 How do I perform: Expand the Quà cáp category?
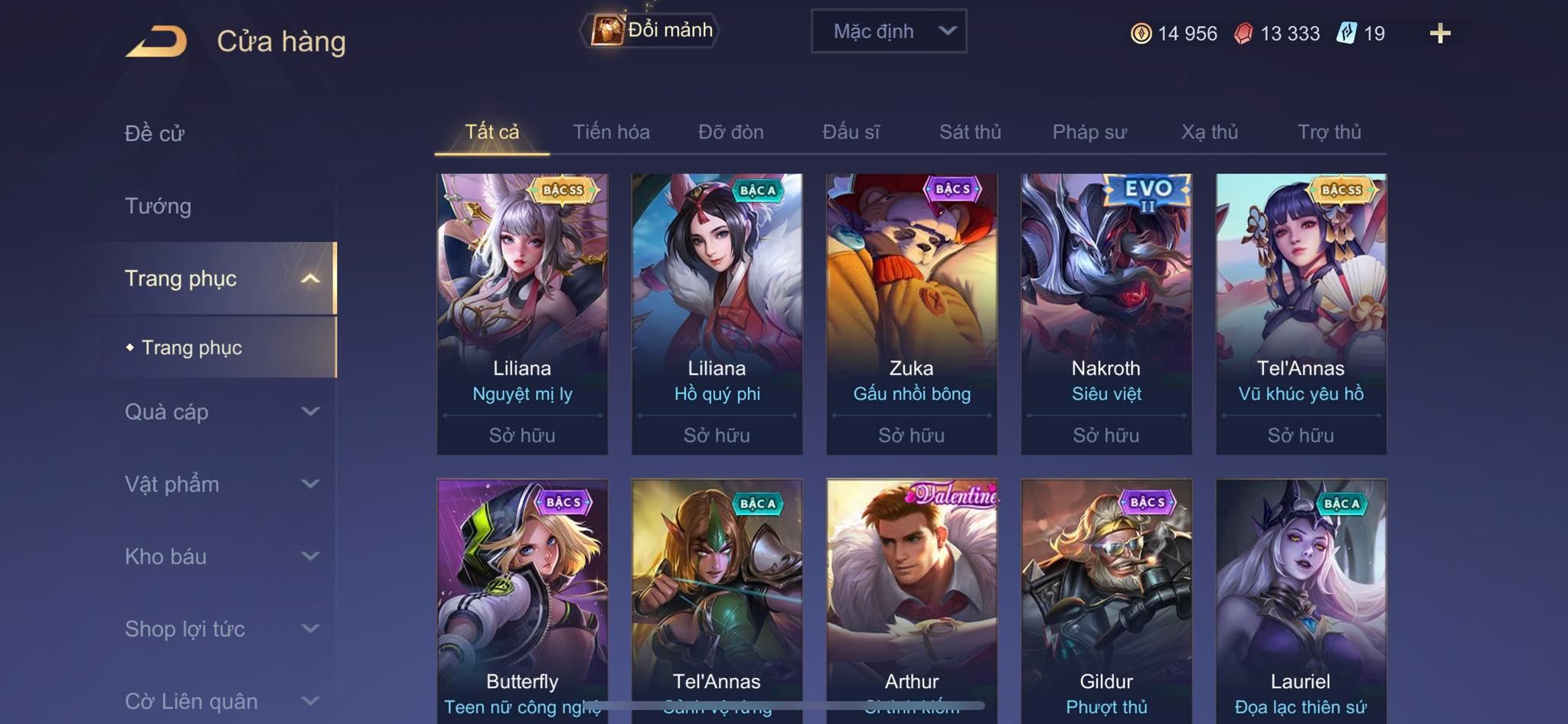(220, 412)
